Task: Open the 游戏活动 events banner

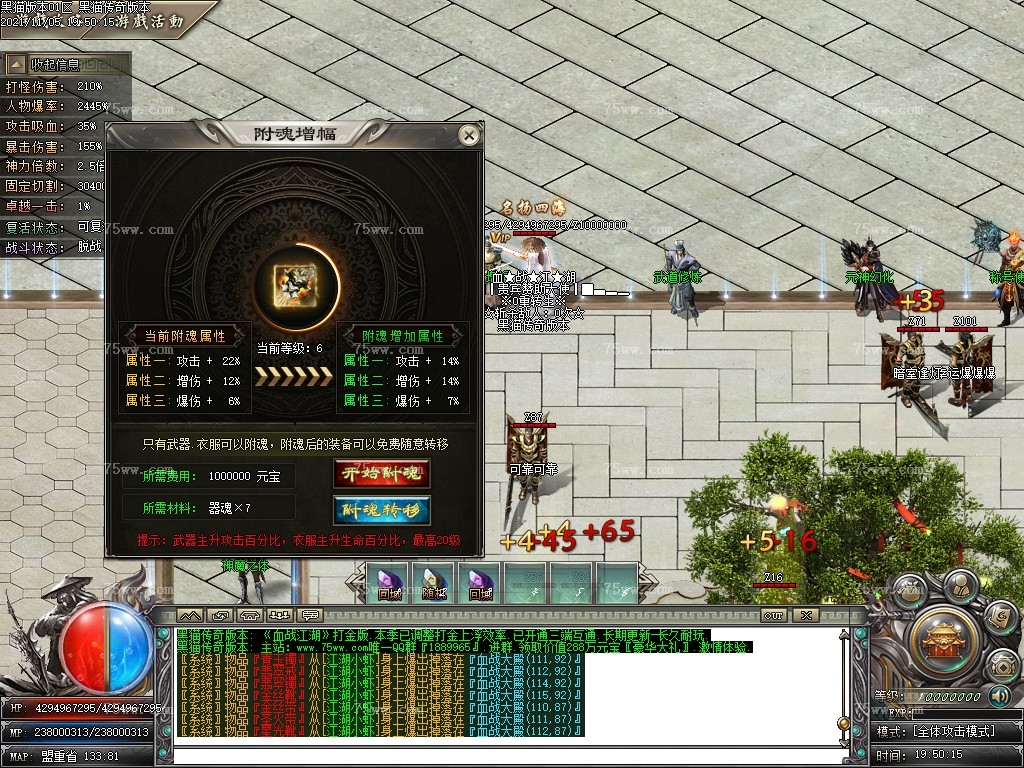Action: (x=150, y=20)
